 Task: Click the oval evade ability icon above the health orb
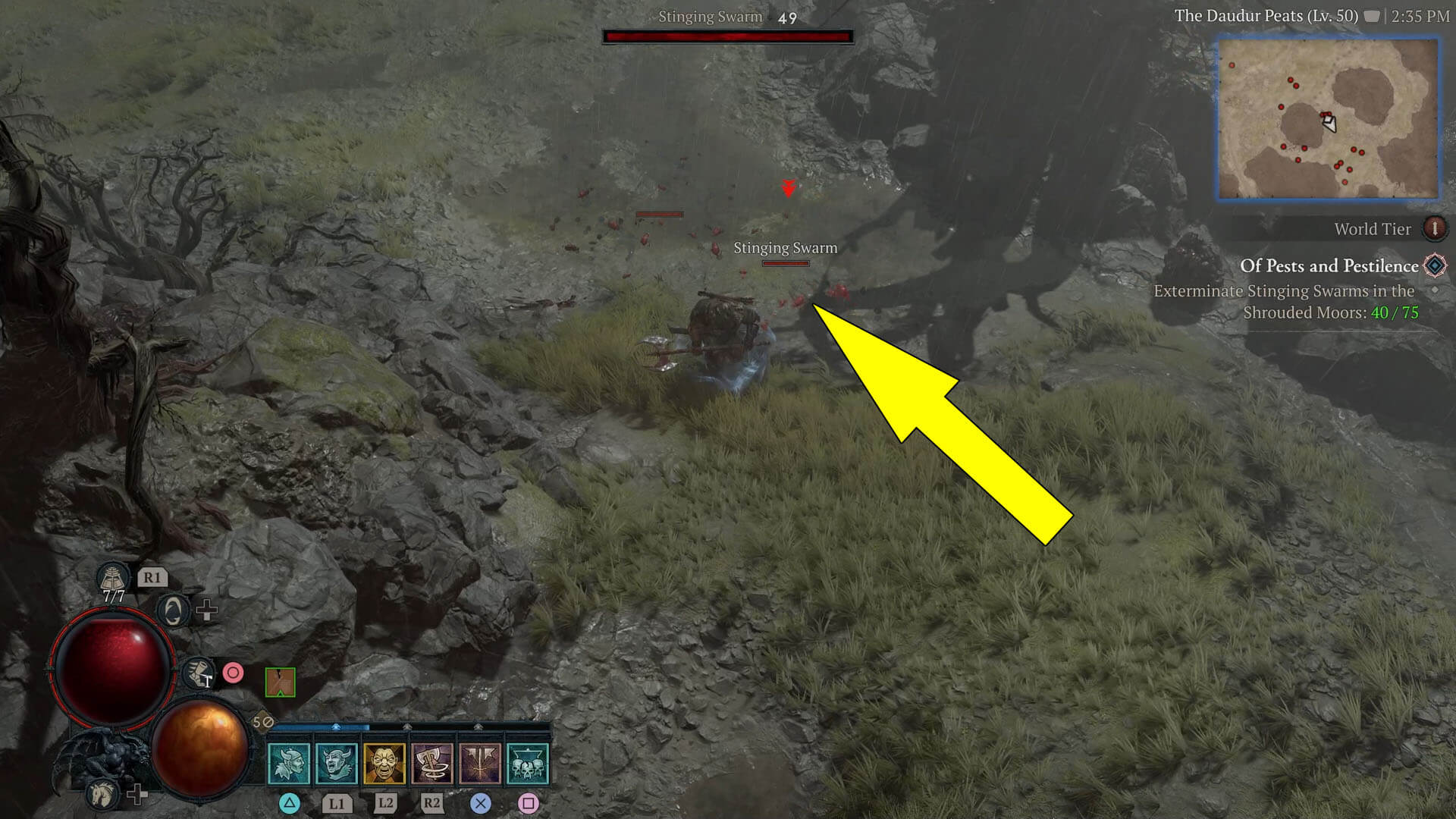point(173,611)
